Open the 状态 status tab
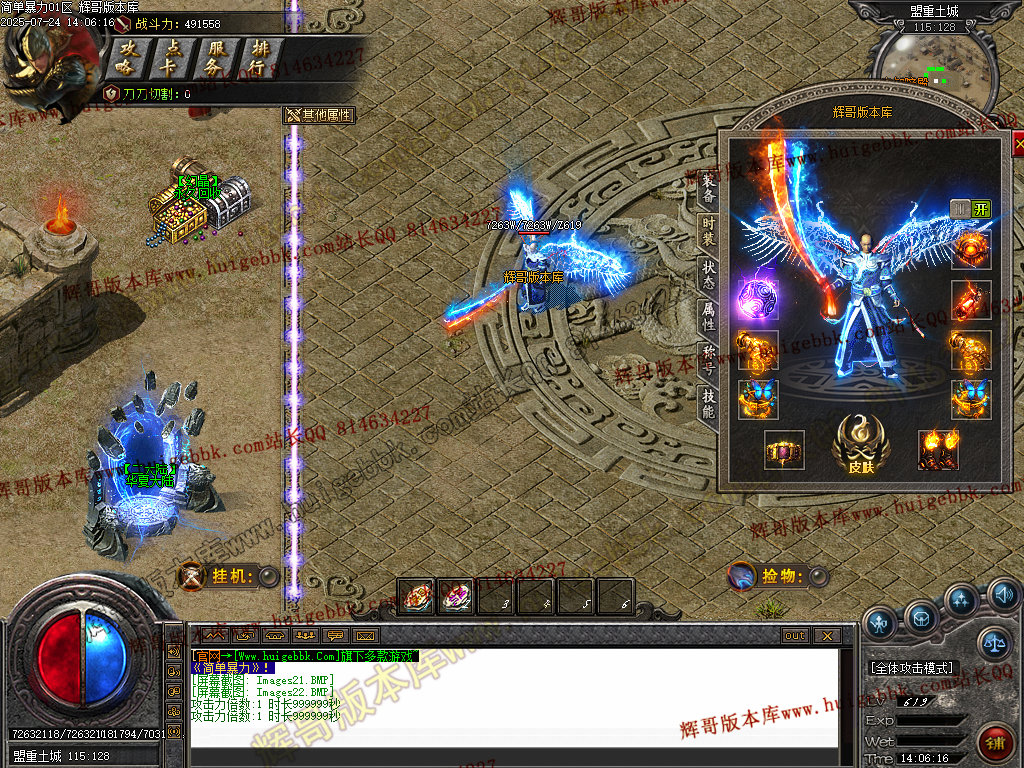Viewport: 1024px width, 768px height. (708, 276)
